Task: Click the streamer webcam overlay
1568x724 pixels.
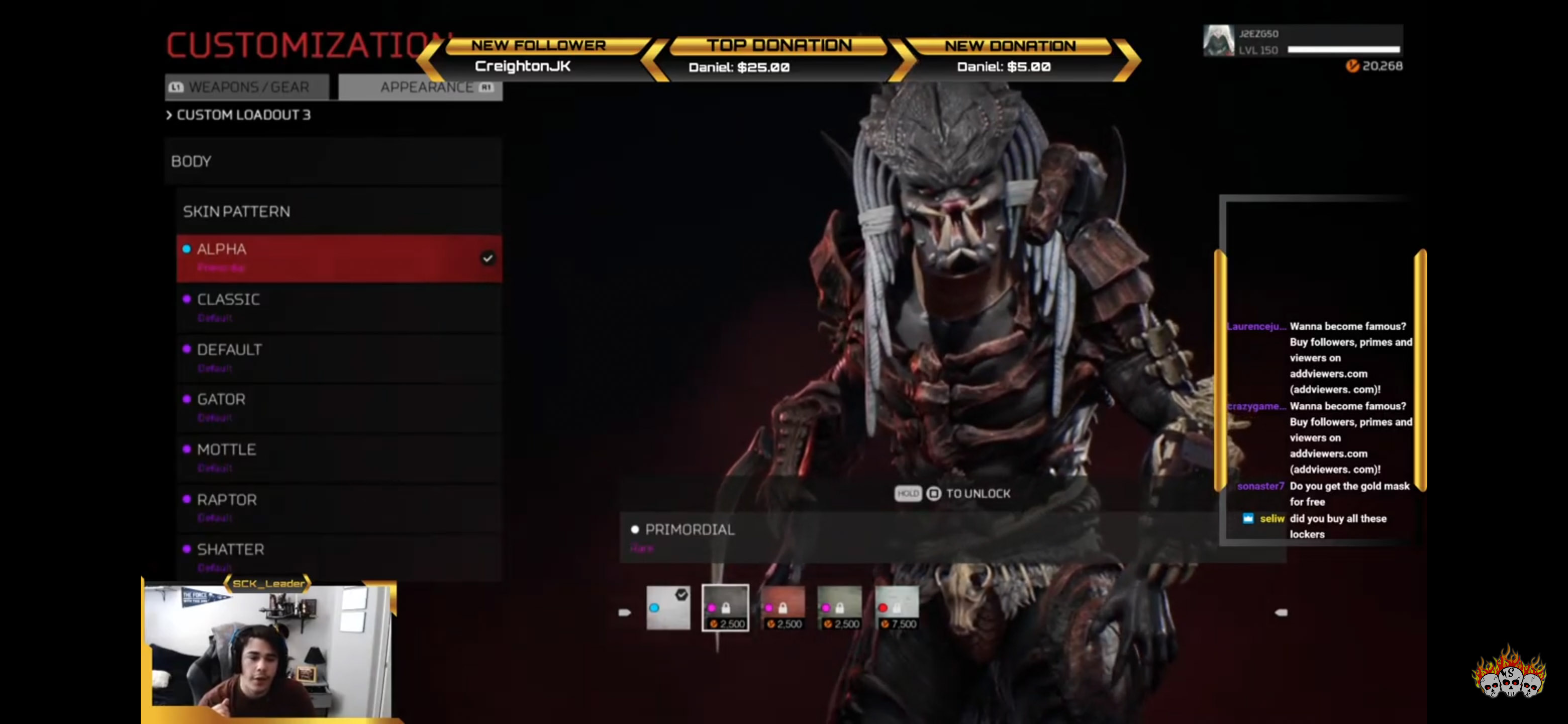Action: pos(268,652)
